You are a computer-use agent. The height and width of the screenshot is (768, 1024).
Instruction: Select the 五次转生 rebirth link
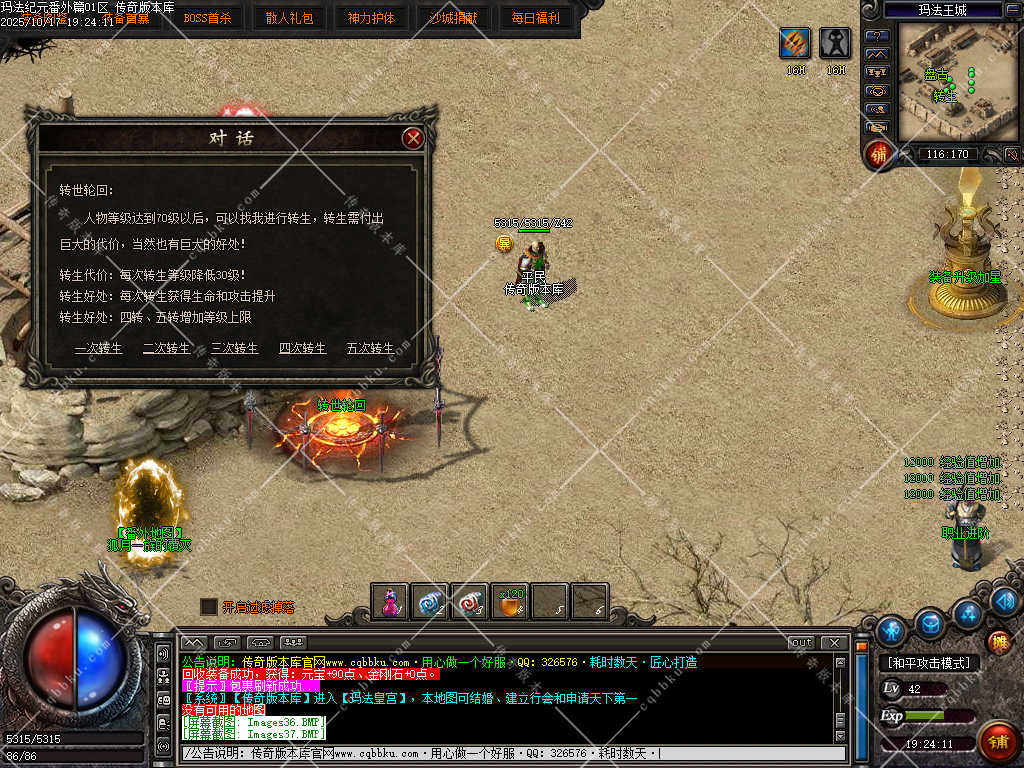pos(371,348)
